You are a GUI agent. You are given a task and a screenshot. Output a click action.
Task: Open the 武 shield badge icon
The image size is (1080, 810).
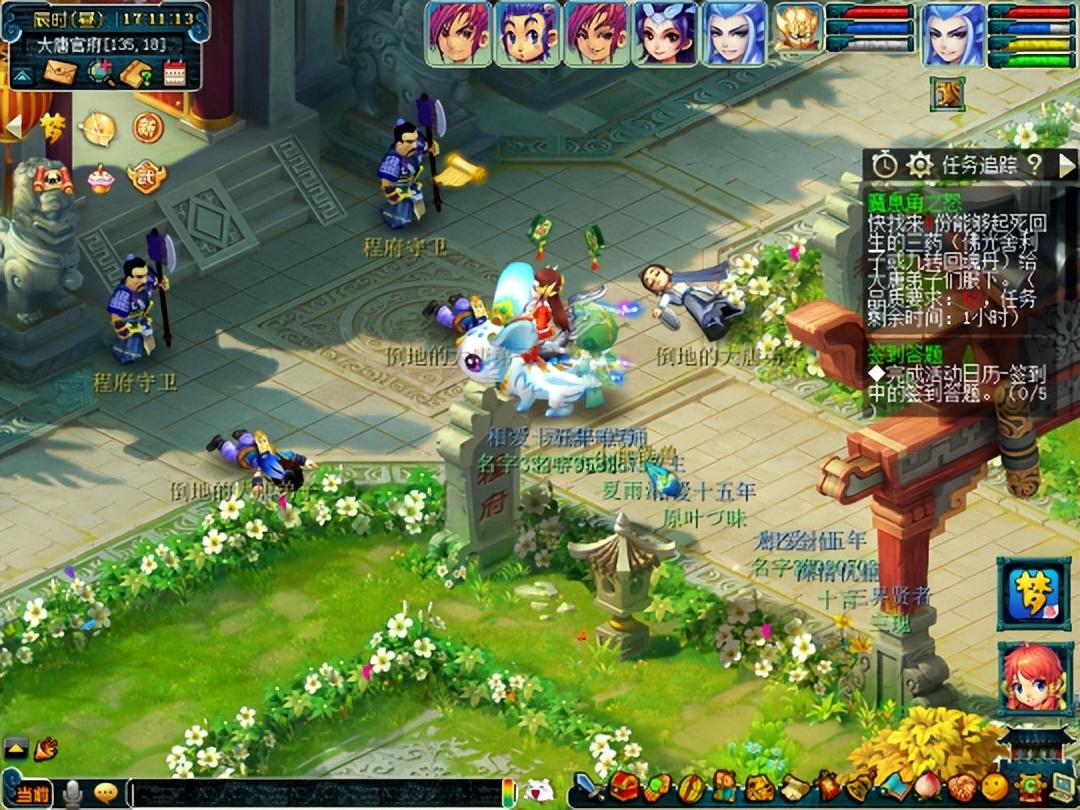pos(146,177)
